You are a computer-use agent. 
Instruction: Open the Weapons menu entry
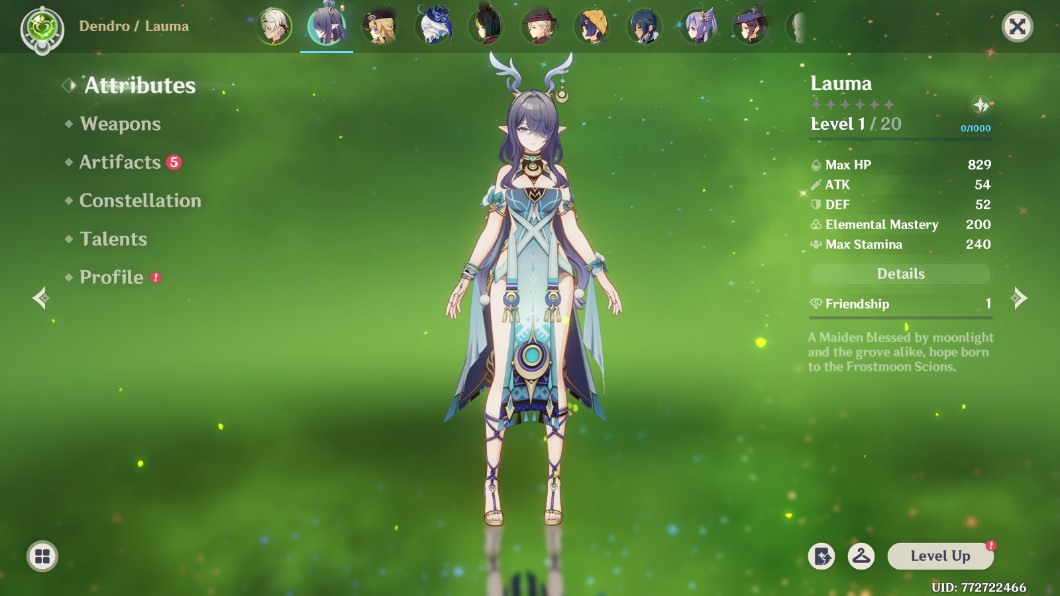(x=120, y=124)
